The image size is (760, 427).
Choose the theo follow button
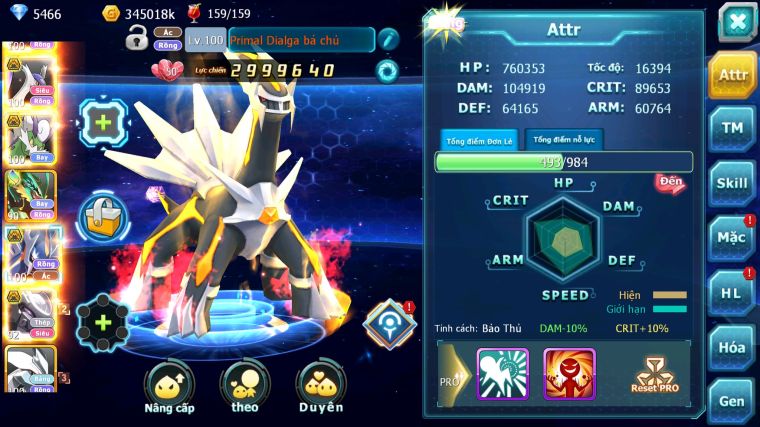[x=245, y=386]
